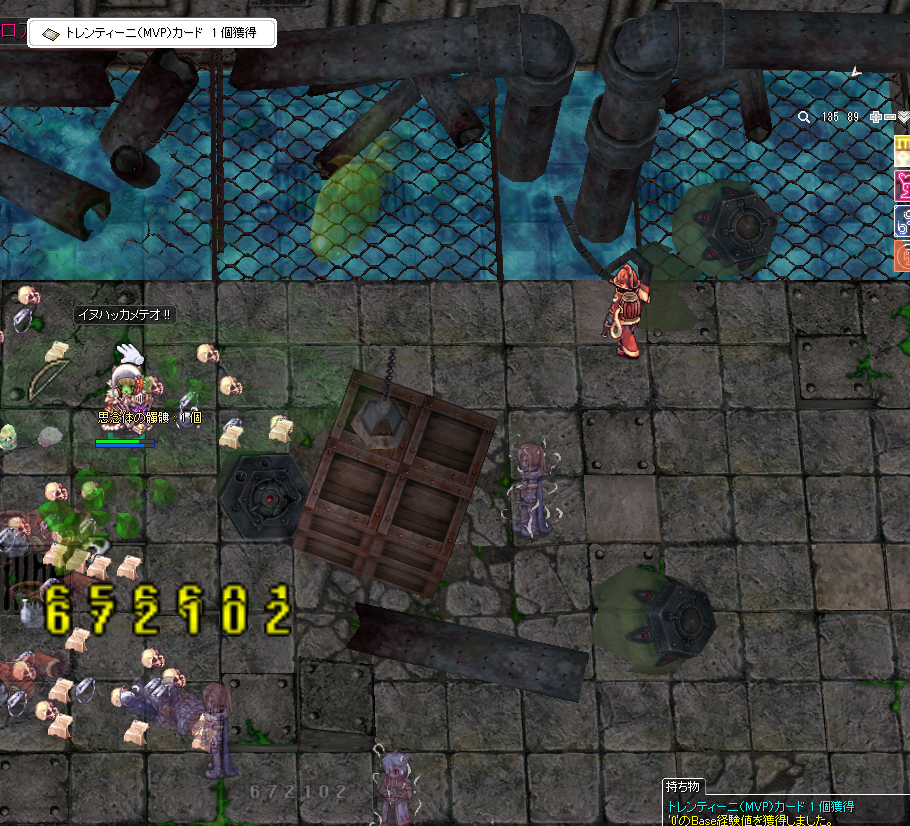This screenshot has width=910, height=826.
Task: Toggle the minimap double-arrow collapse button
Action: tap(903, 117)
